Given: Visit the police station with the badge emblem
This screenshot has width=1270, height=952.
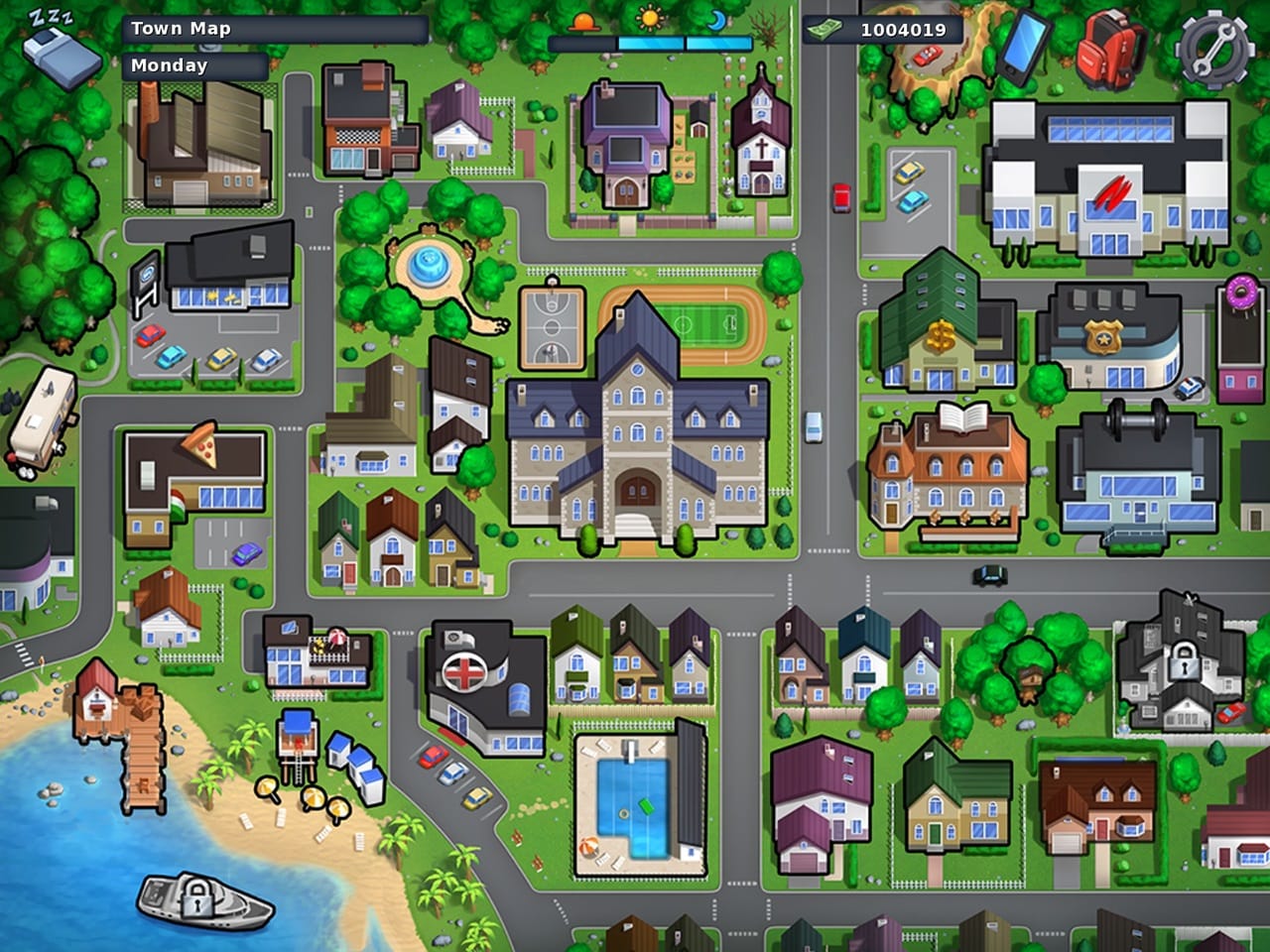Looking at the screenshot, I should click(x=1104, y=337).
